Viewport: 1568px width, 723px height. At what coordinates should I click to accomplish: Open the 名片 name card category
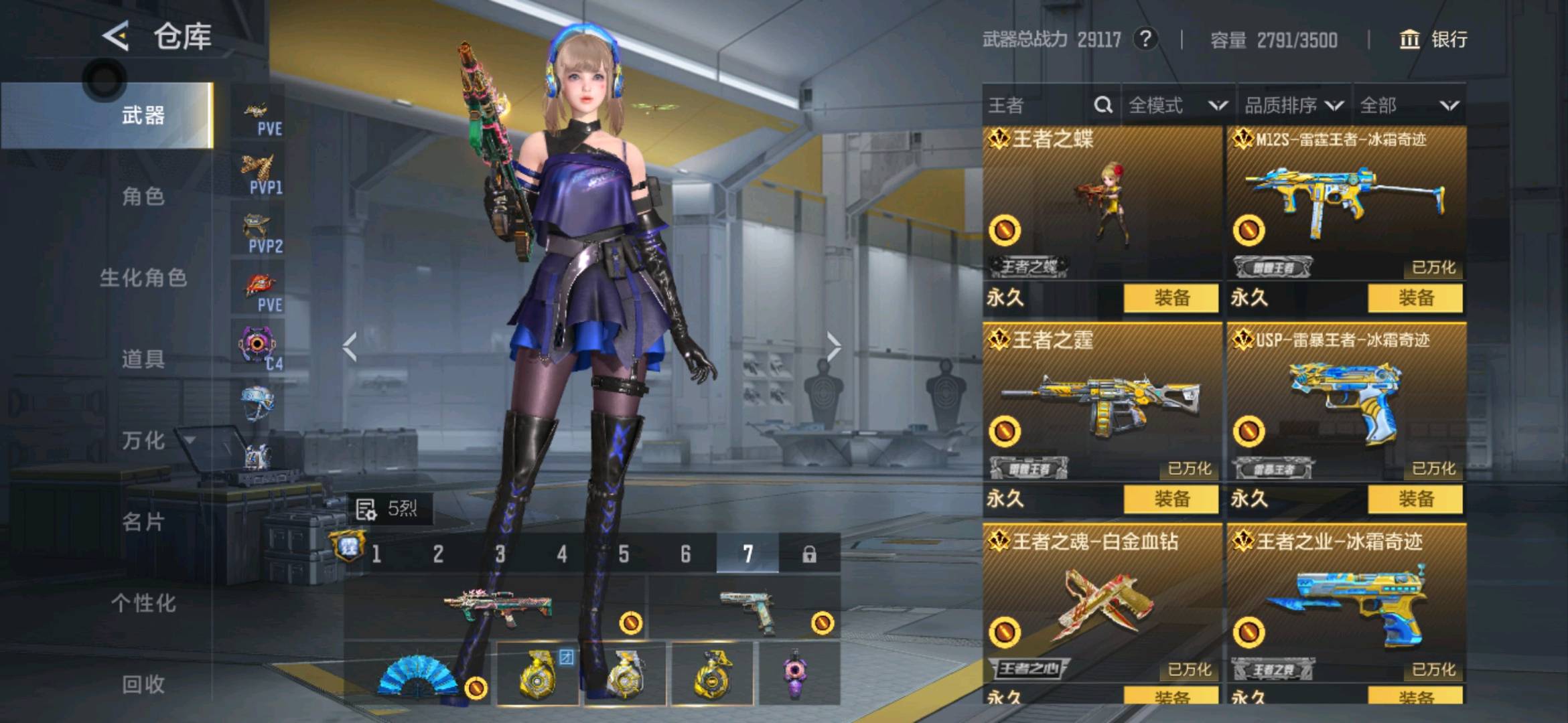click(143, 521)
